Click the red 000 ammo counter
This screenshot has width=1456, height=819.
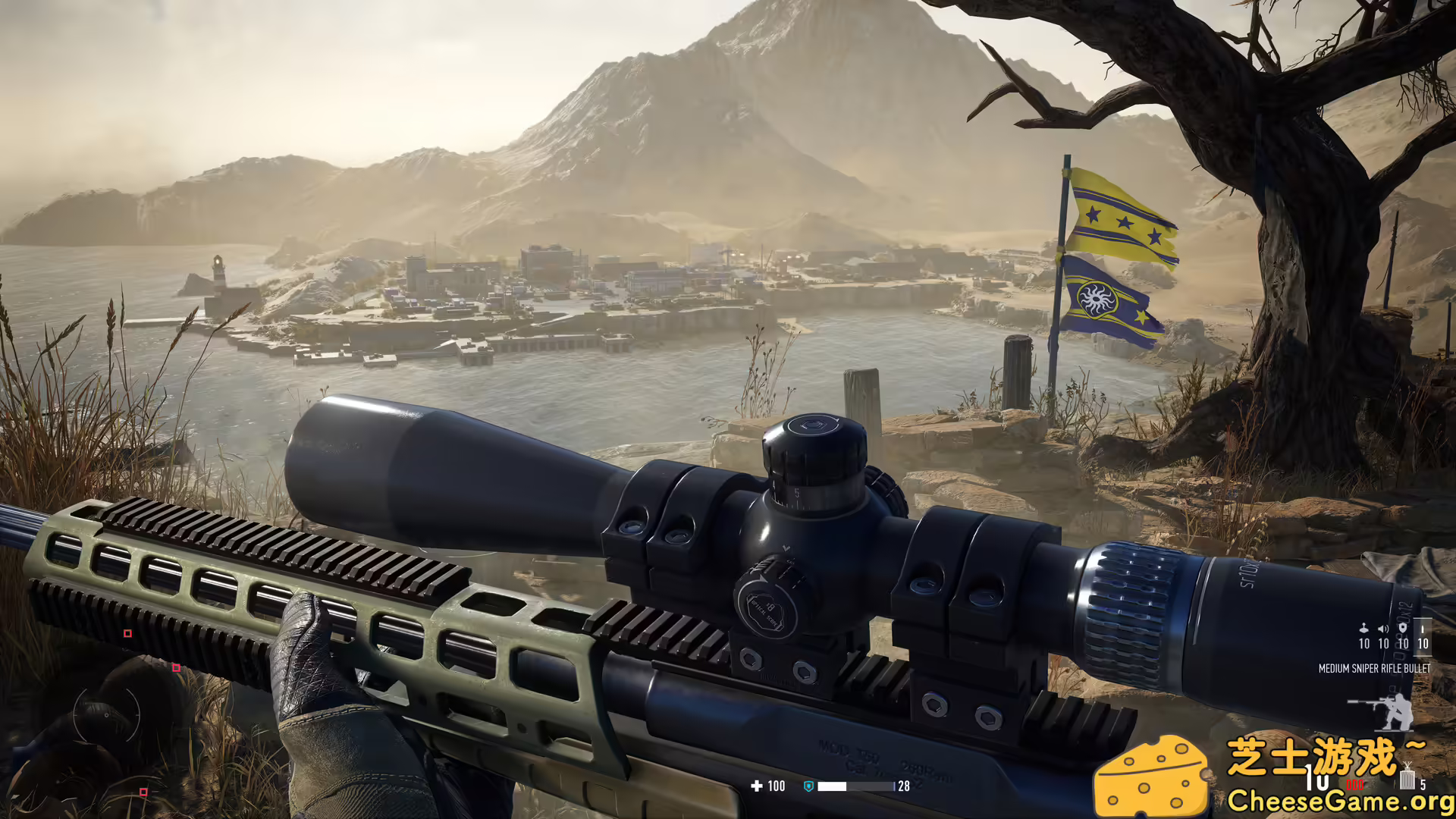click(1355, 784)
